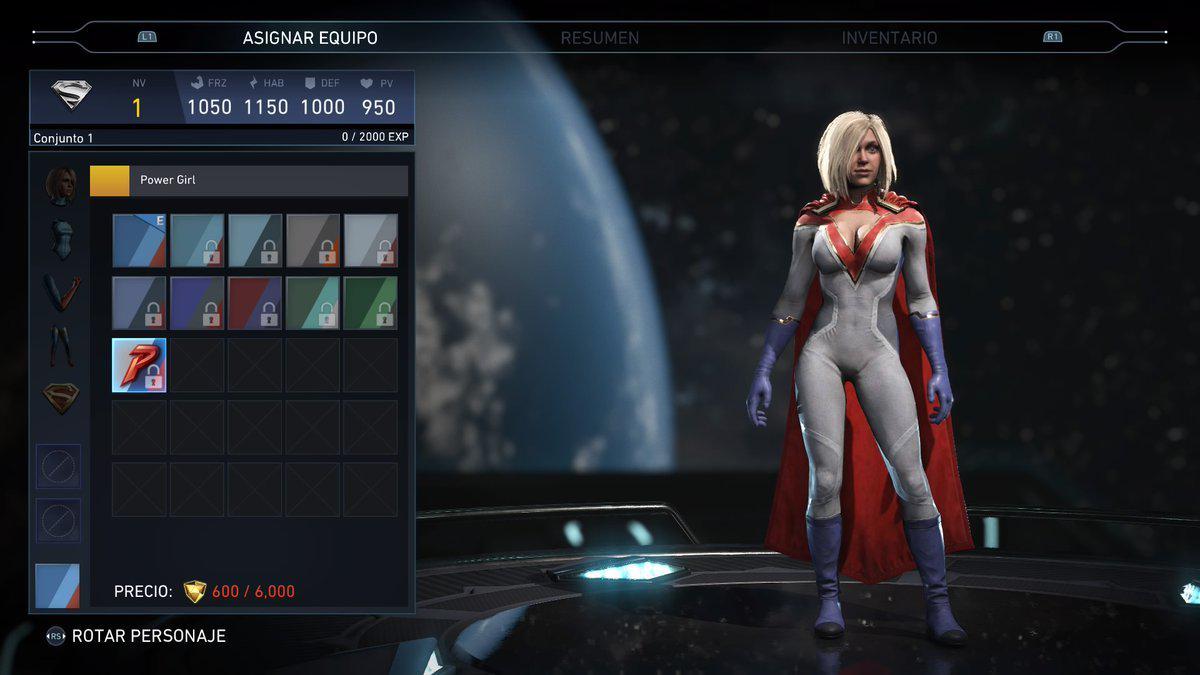Select the locked red shader
1200x675 pixels.
pyautogui.click(x=255, y=302)
